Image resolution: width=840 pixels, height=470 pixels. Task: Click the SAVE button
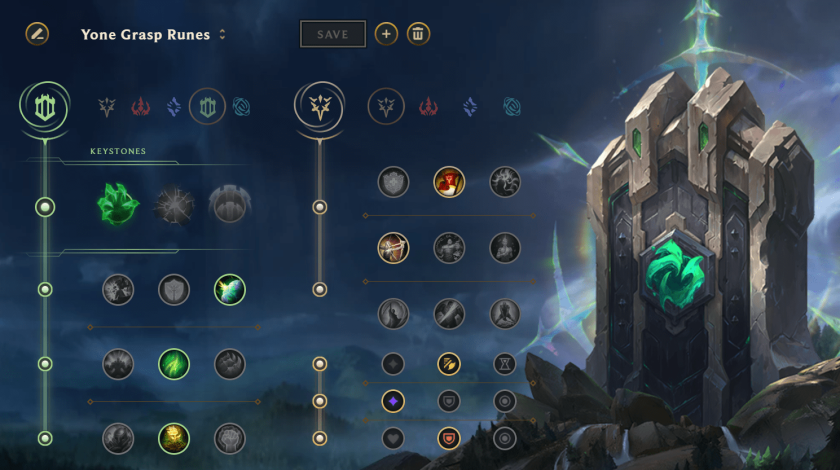(x=333, y=34)
